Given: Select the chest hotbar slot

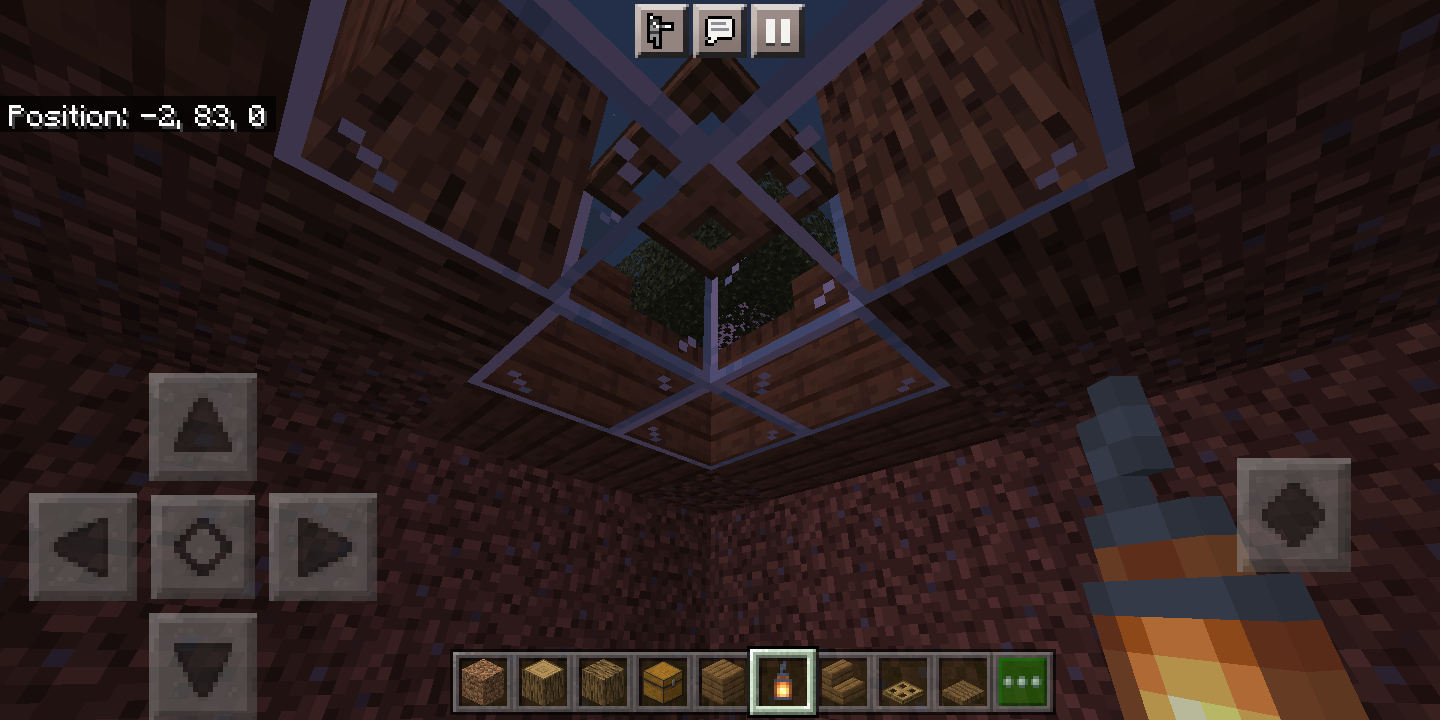Looking at the screenshot, I should point(663,683).
